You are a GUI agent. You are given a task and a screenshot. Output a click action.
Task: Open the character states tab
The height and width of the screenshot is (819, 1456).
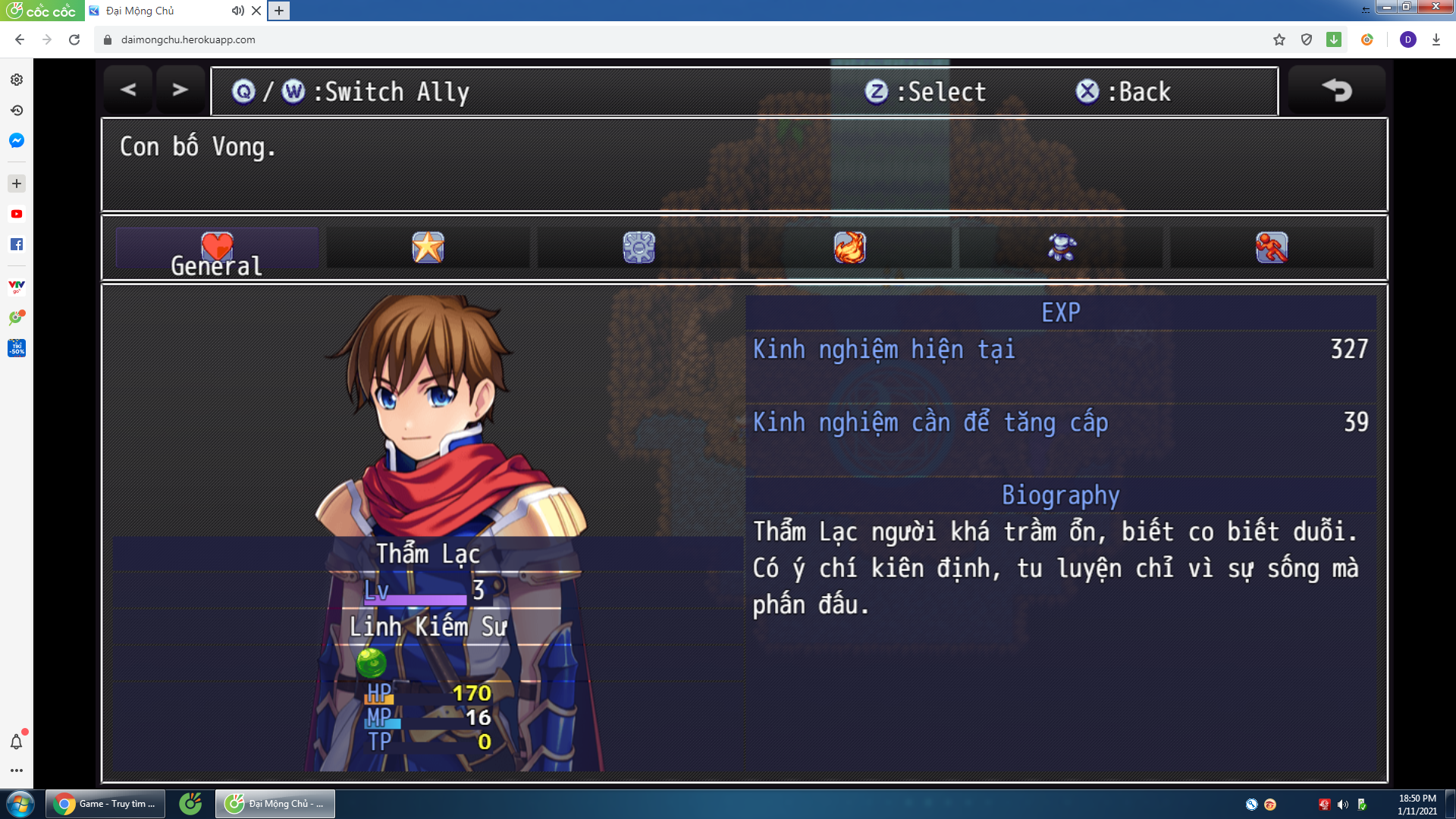(1061, 246)
